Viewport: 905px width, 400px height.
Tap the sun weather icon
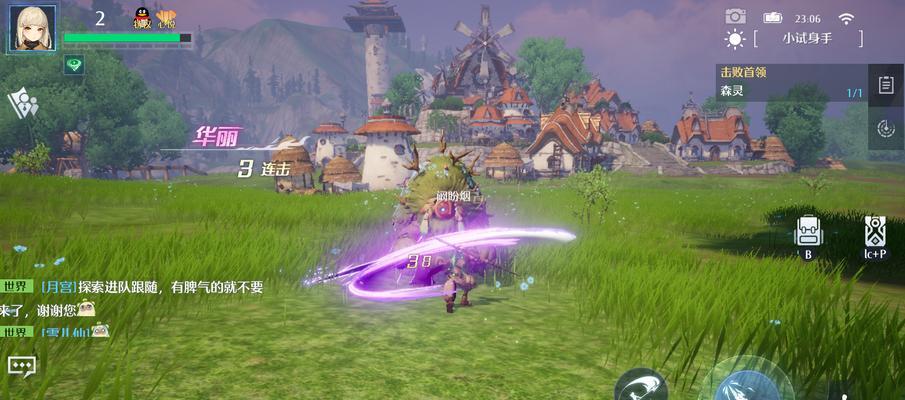pos(735,39)
